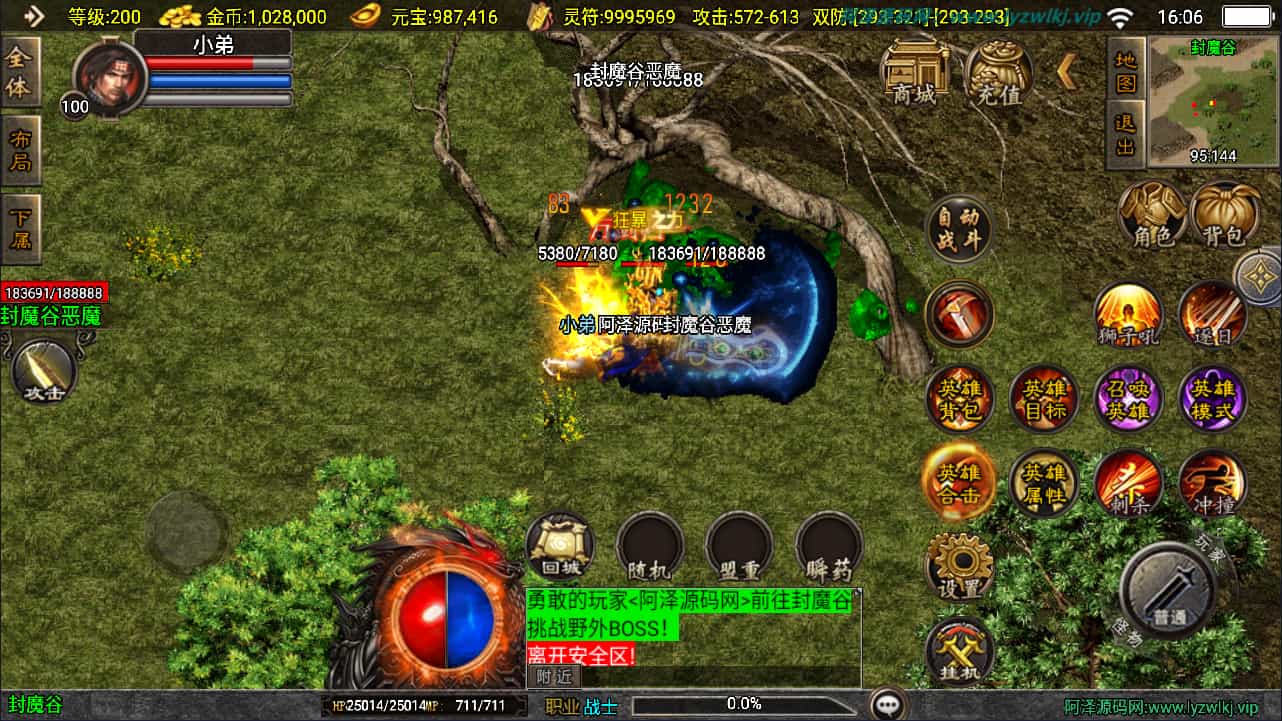Start 挂机 idle mode
Viewport: 1282px width, 721px height.
coord(959,651)
